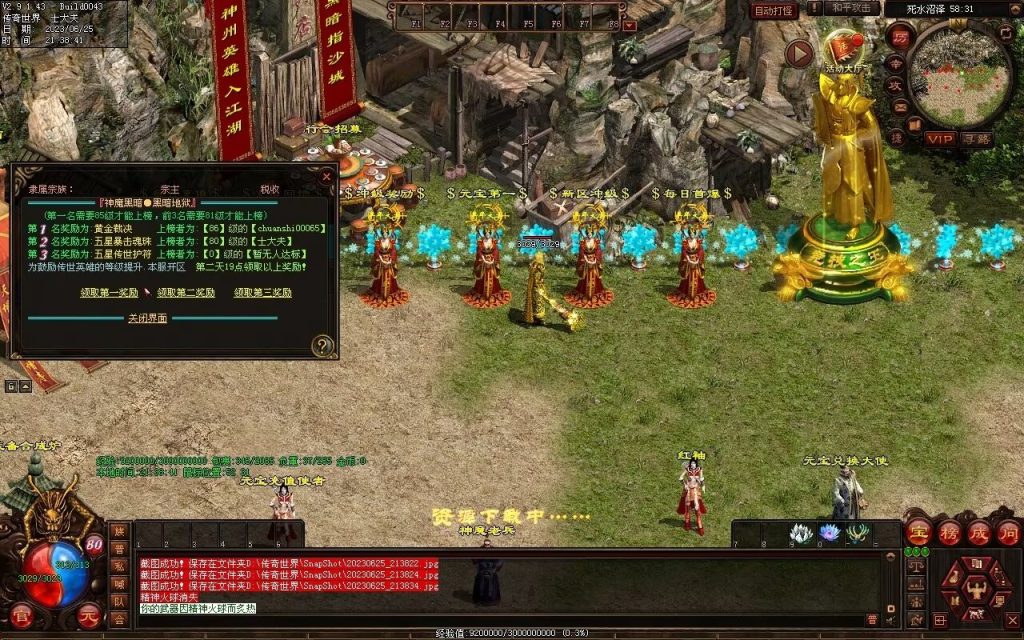Click the circular minimap
This screenshot has width=1024, height=640.
(x=959, y=75)
